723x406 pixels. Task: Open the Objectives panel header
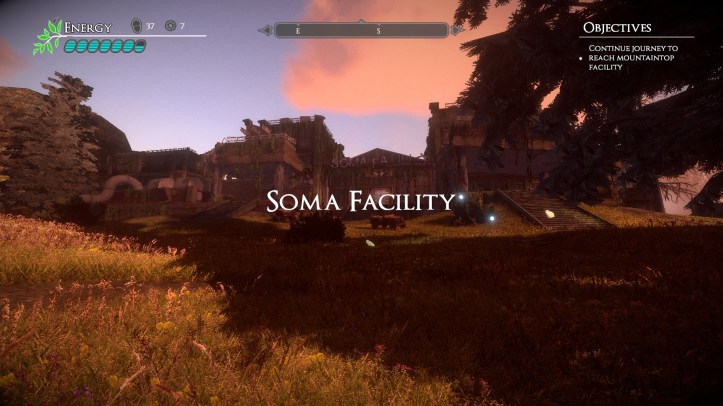pos(617,28)
